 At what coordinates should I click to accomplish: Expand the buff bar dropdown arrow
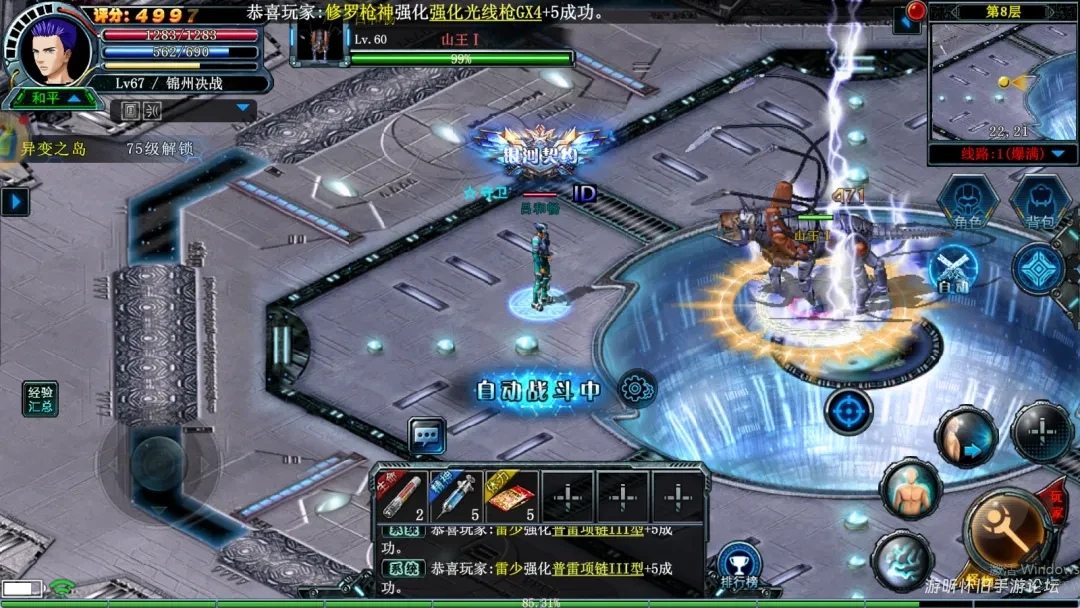[242, 108]
